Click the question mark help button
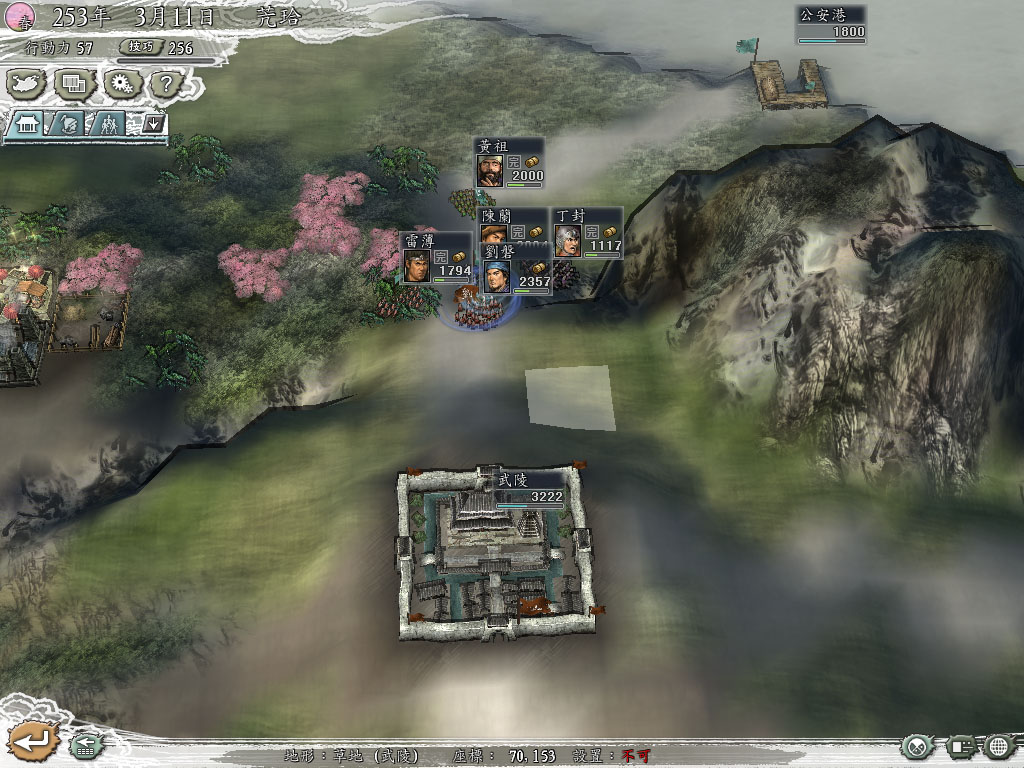 [x=167, y=84]
